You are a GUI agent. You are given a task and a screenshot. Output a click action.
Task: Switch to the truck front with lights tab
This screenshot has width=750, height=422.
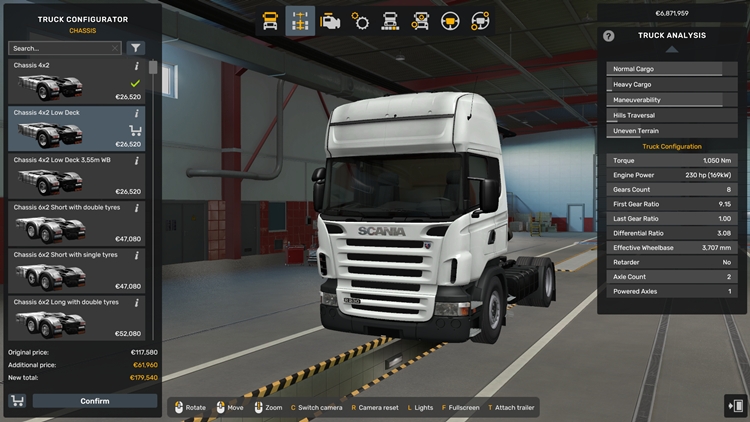coord(390,20)
